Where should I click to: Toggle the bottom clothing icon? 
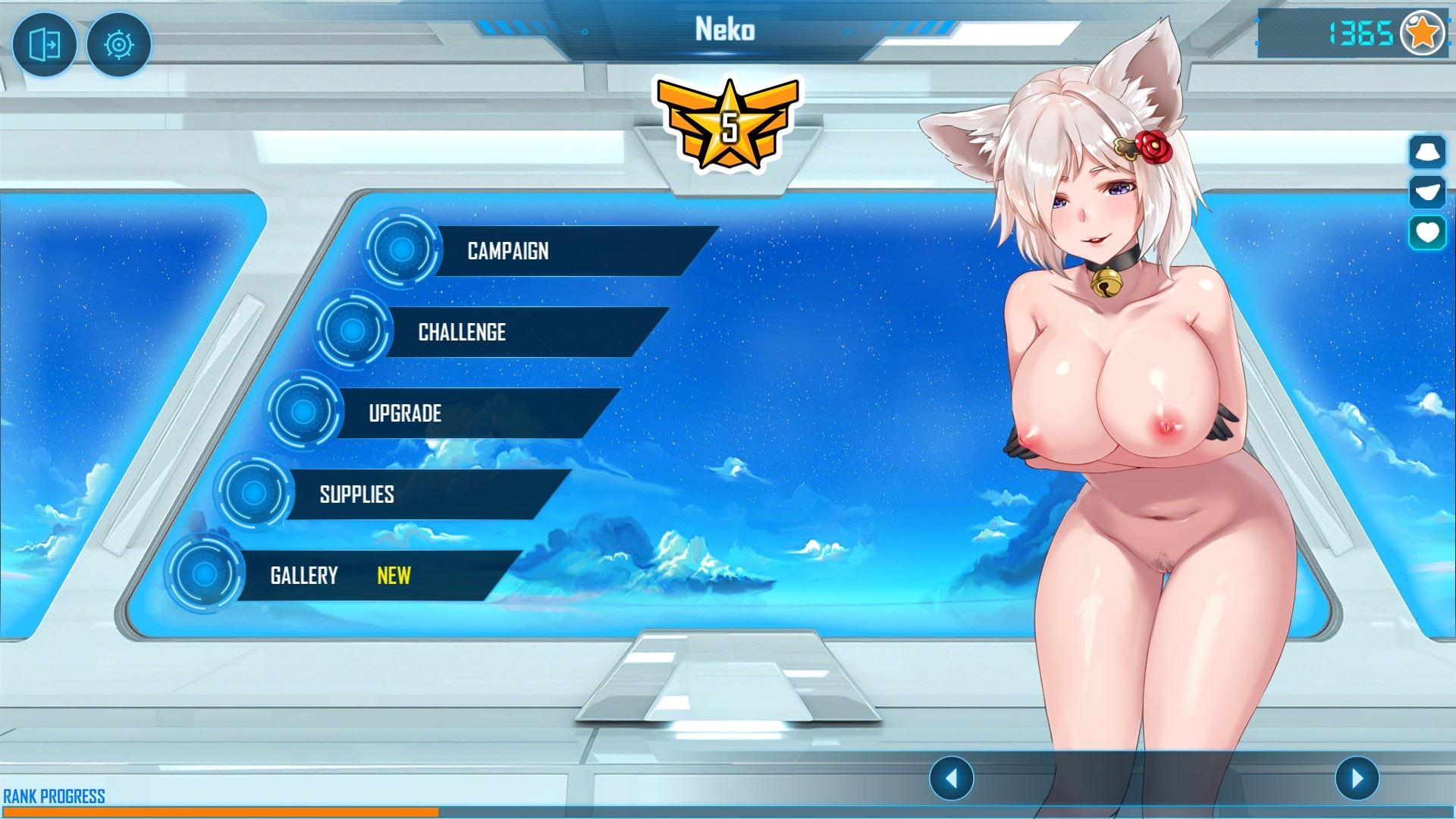(x=1427, y=192)
